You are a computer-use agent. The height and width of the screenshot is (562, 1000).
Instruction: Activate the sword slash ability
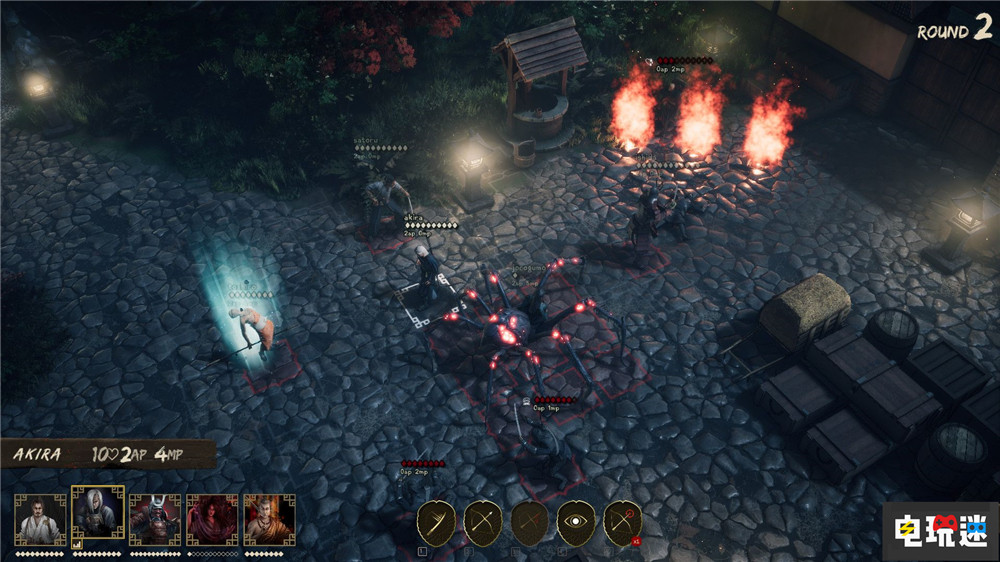436,522
